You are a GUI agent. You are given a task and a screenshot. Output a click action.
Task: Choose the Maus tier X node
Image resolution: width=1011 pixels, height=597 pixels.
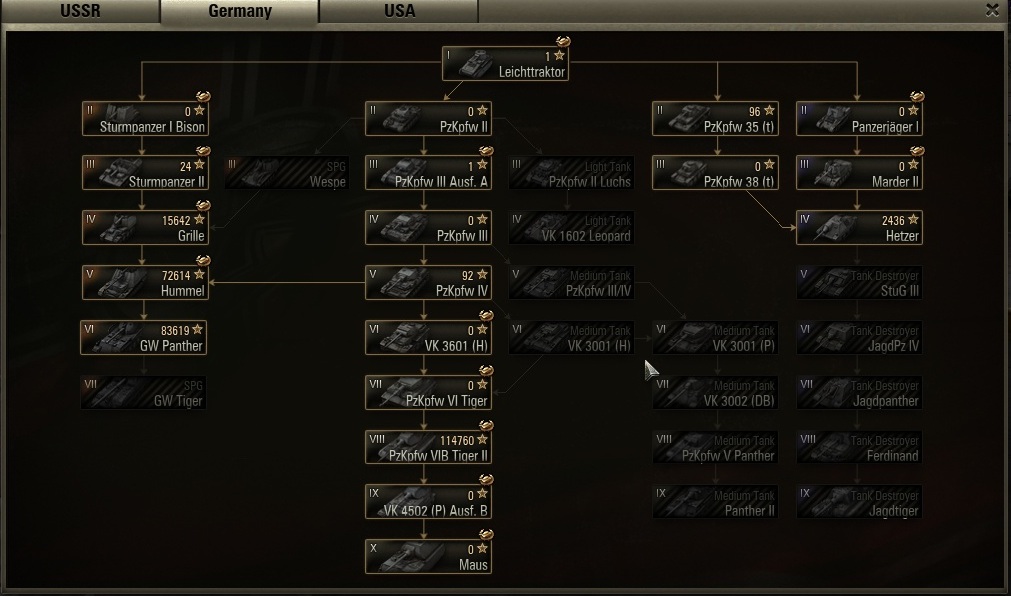[x=428, y=557]
